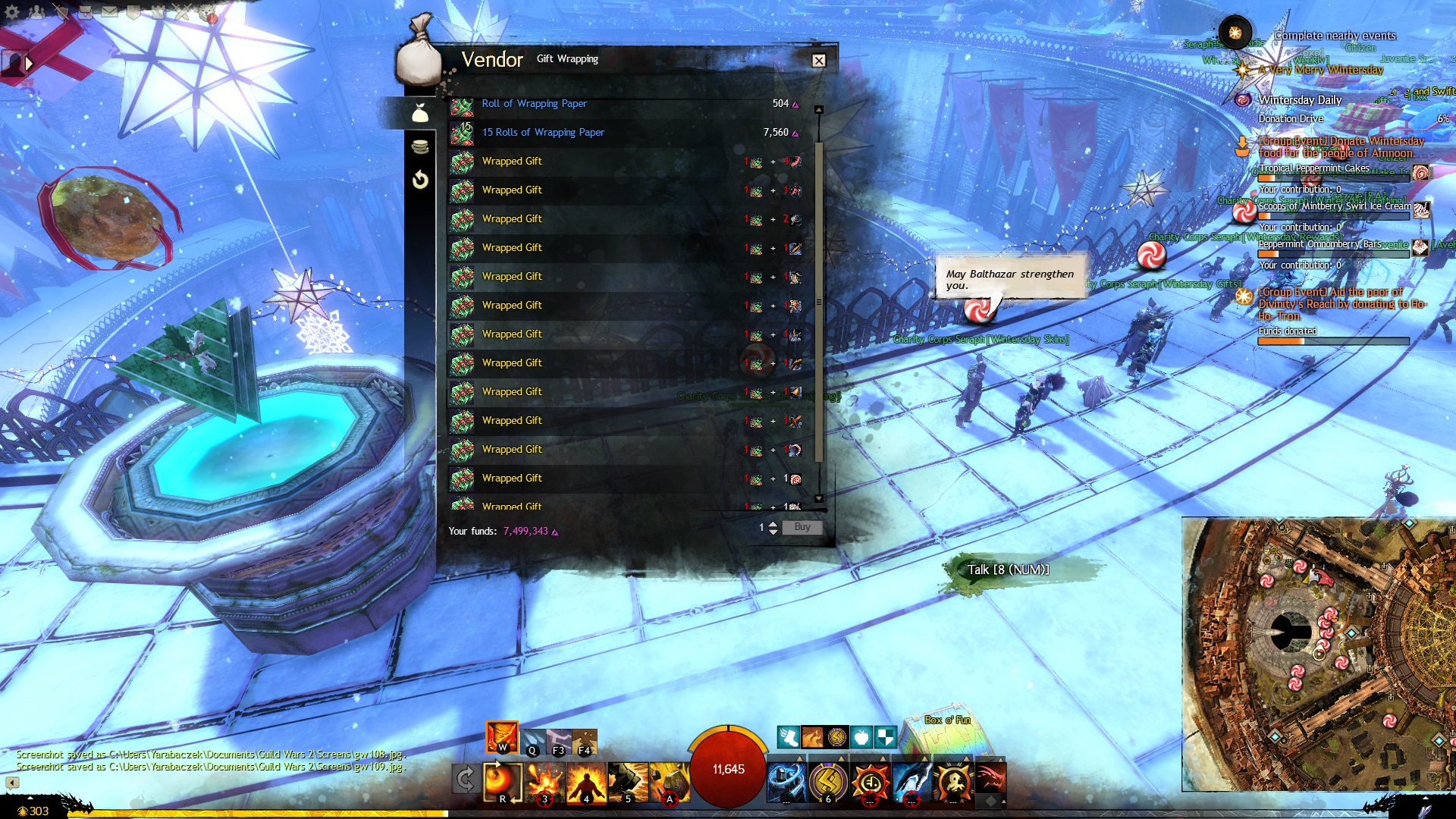Open the vendor buyback tab with arrow icon
This screenshot has width=1456, height=819.
[x=420, y=180]
